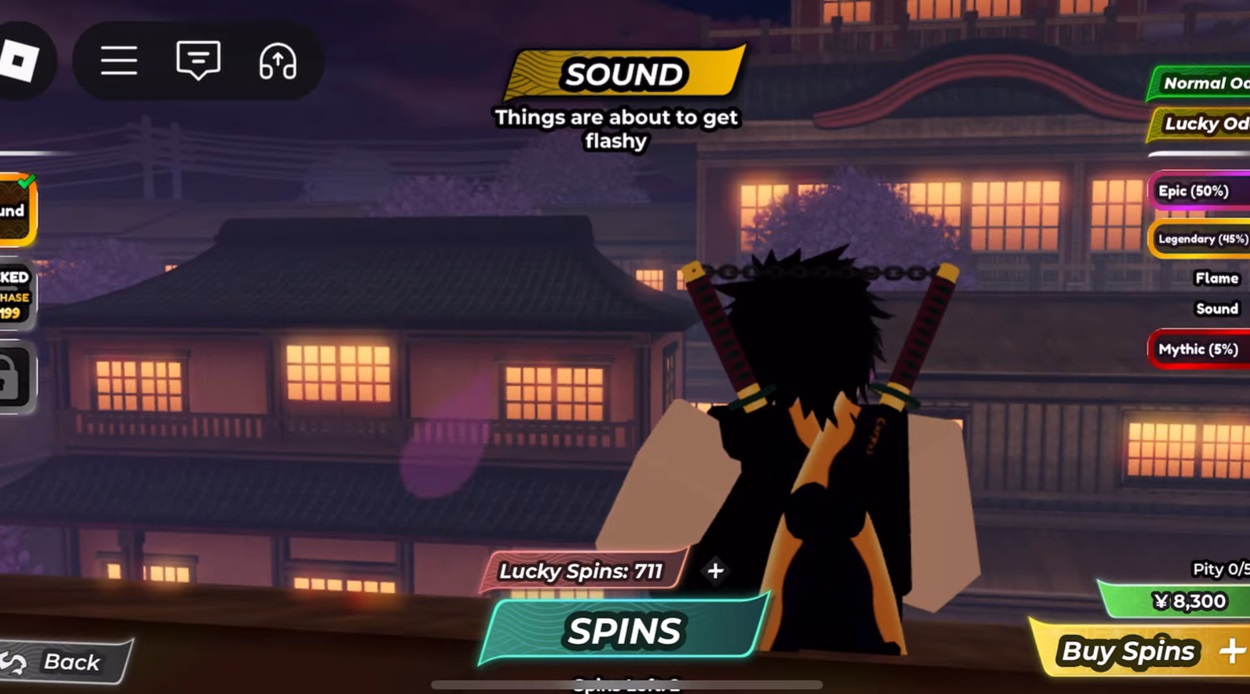
Task: Open the Roblox chat window
Action: coord(198,62)
